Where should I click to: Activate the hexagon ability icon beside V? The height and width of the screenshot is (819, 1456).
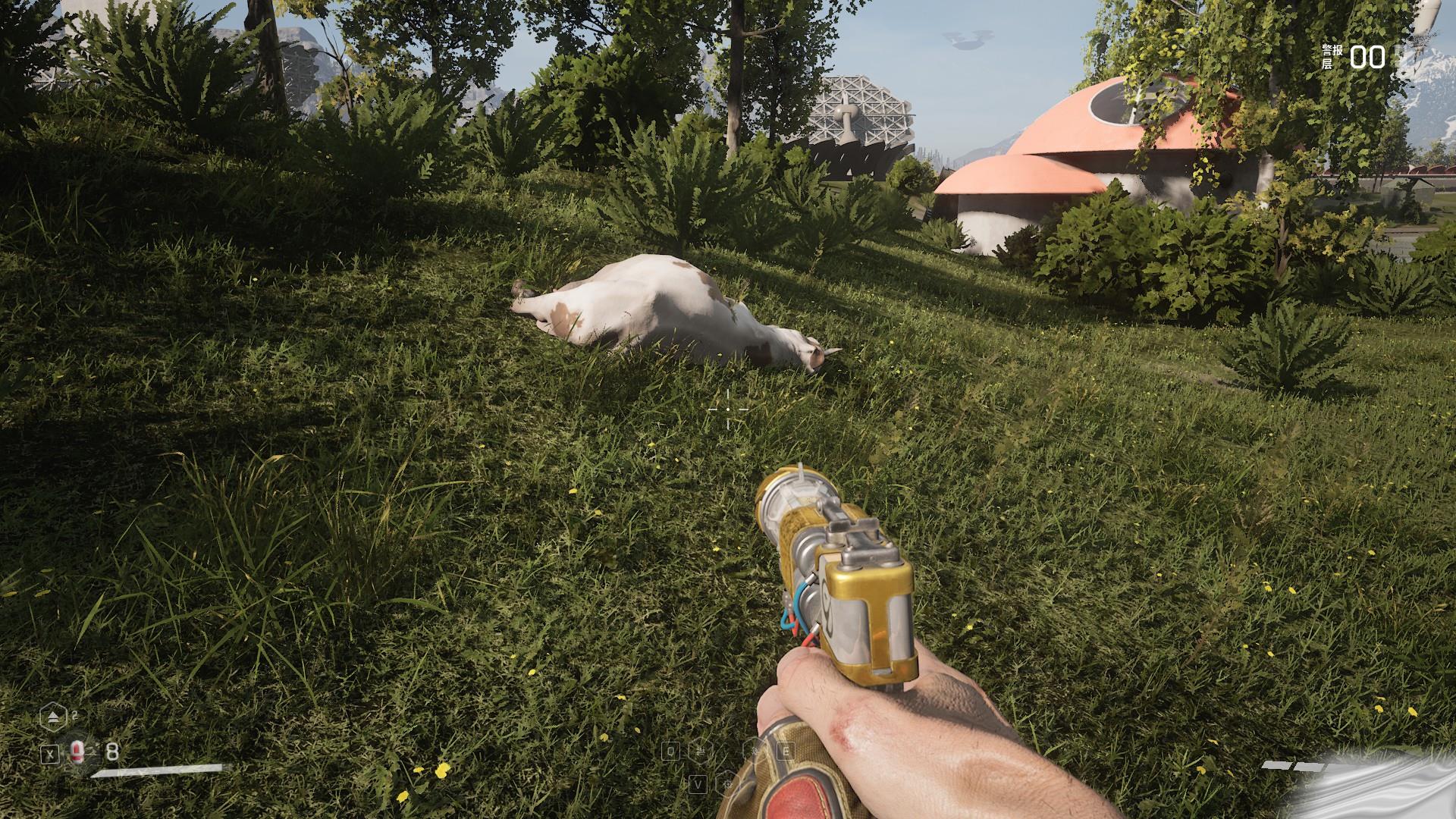pyautogui.click(x=726, y=783)
